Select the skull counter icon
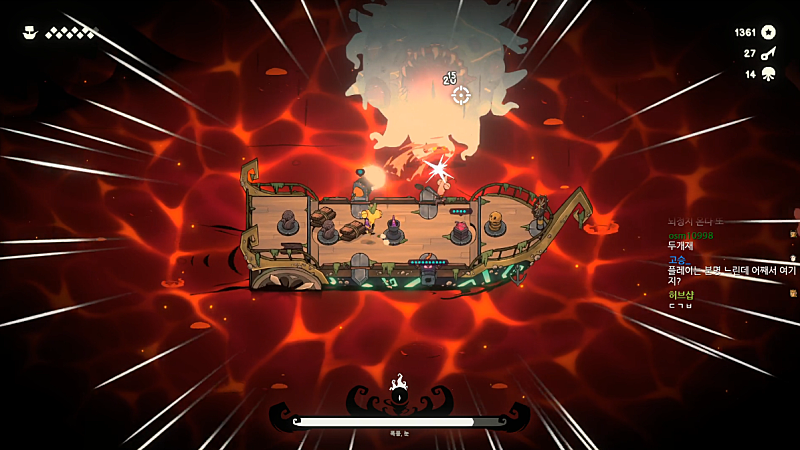 [768, 74]
